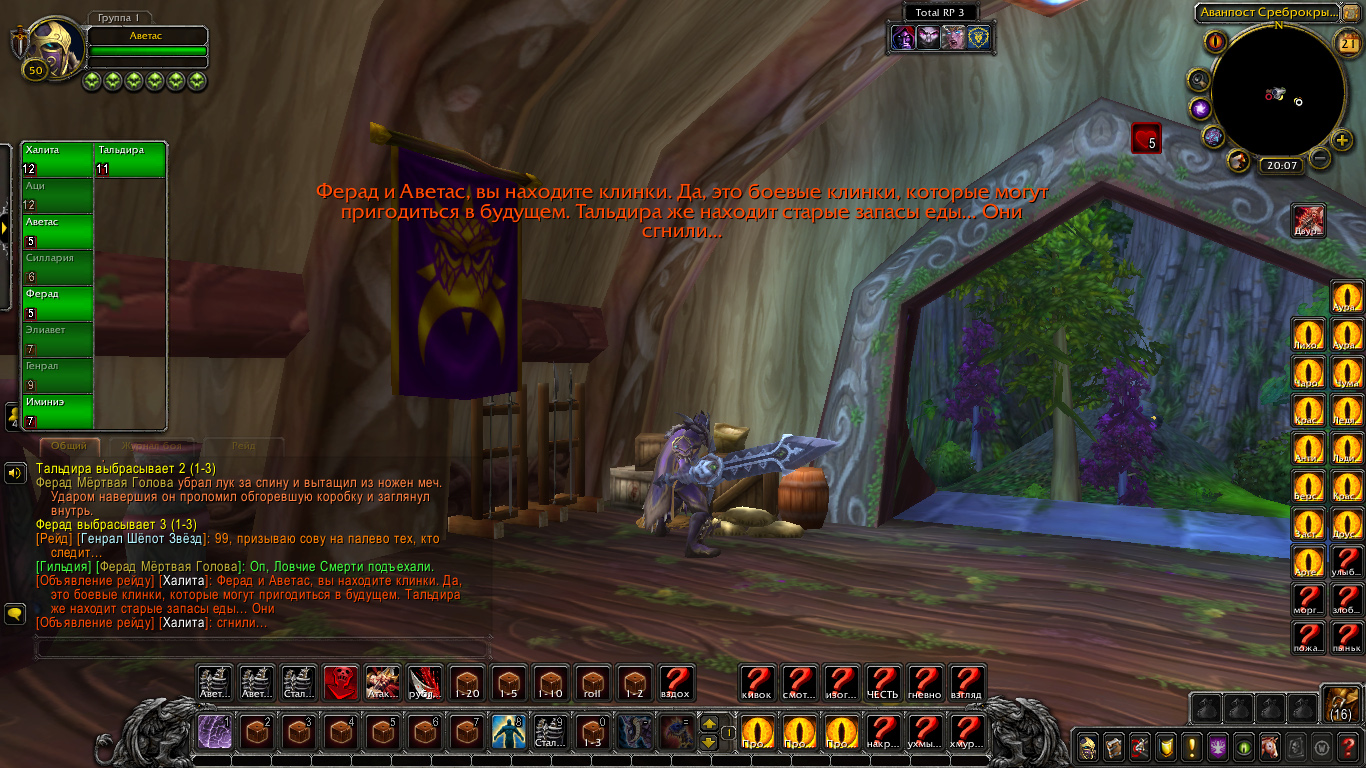The height and width of the screenshot is (768, 1366).
Task: Select Тальдира in the raid frames
Action: (130, 160)
